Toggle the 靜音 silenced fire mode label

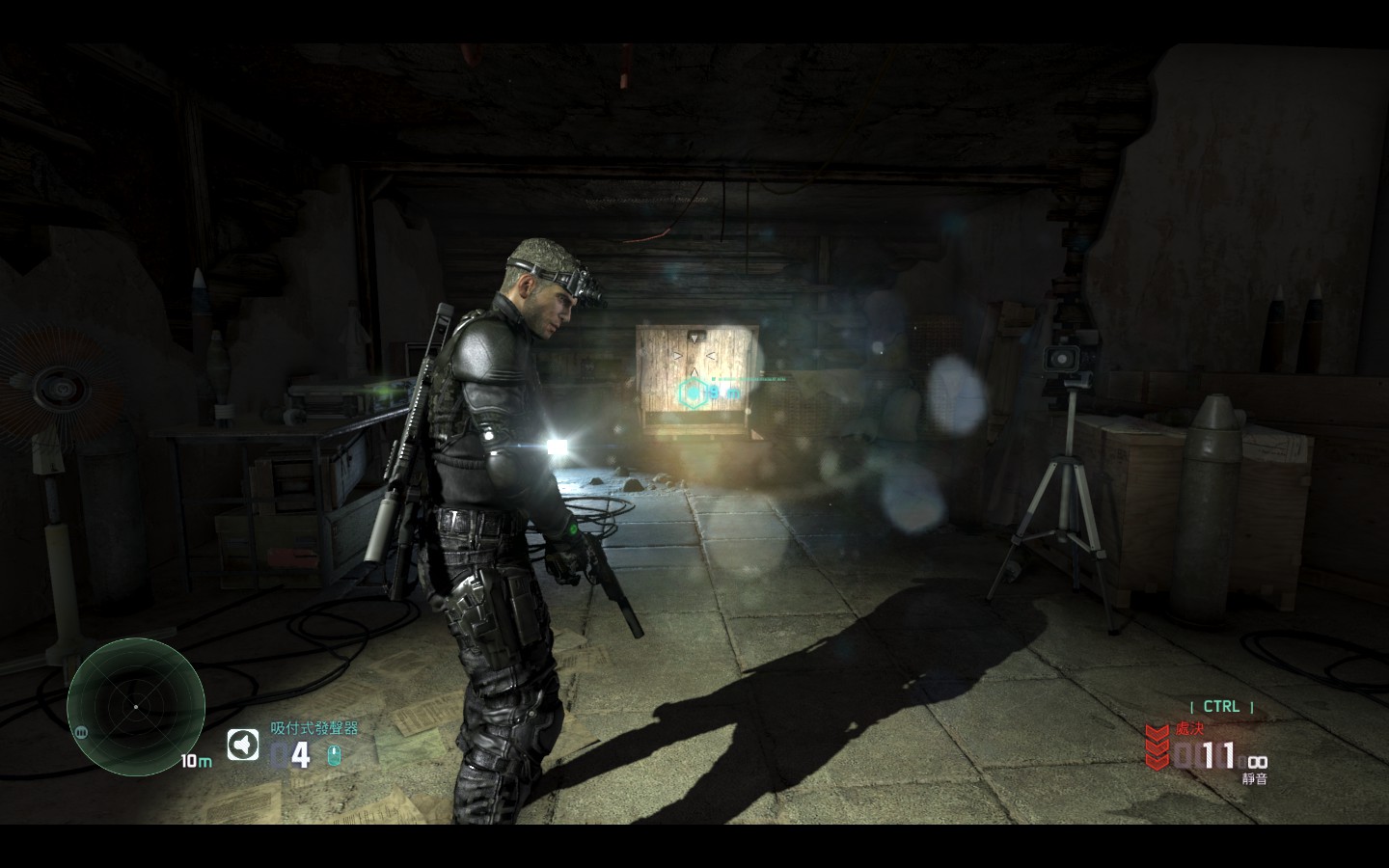tap(1254, 777)
